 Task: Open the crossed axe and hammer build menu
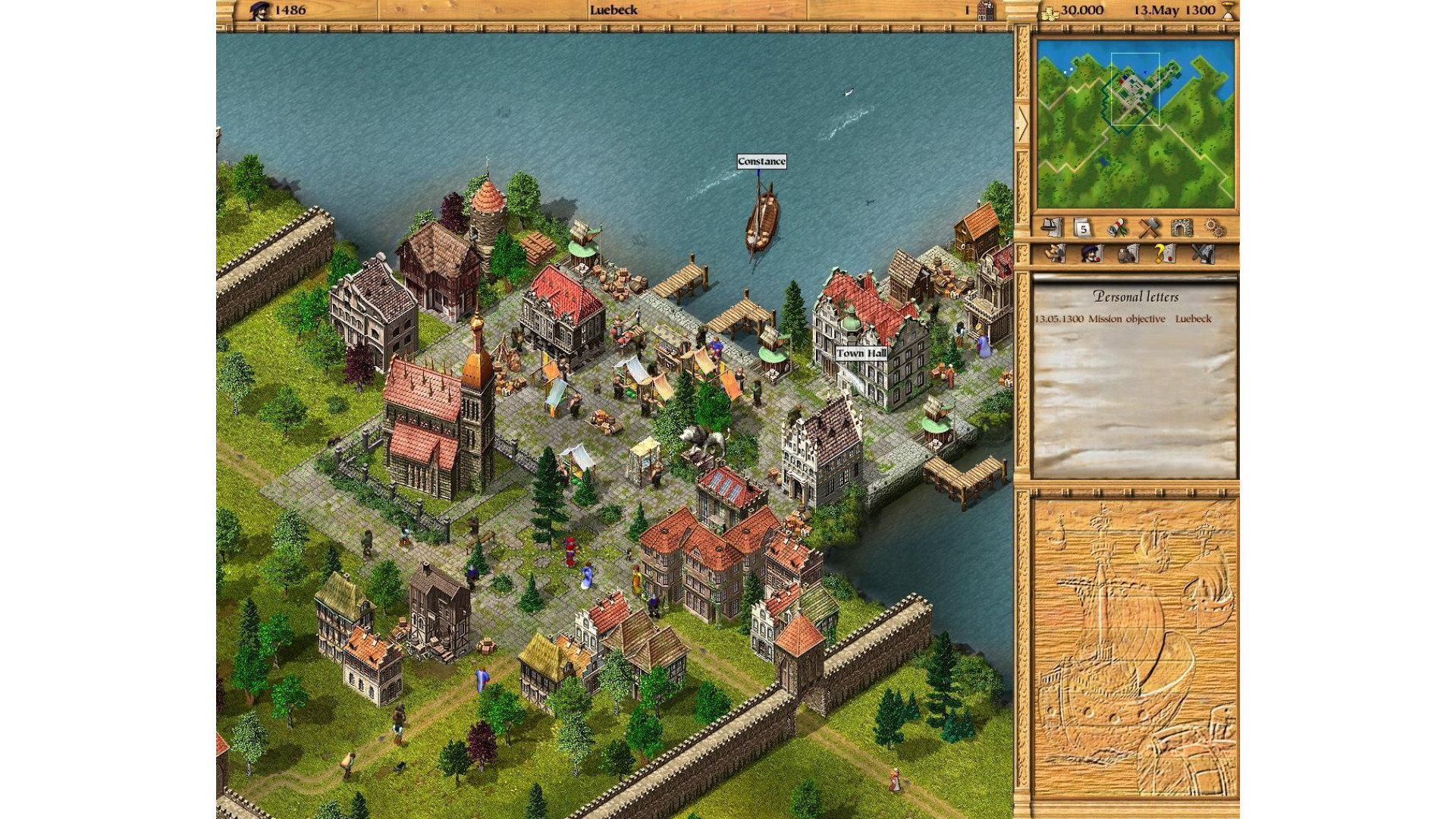click(1150, 227)
